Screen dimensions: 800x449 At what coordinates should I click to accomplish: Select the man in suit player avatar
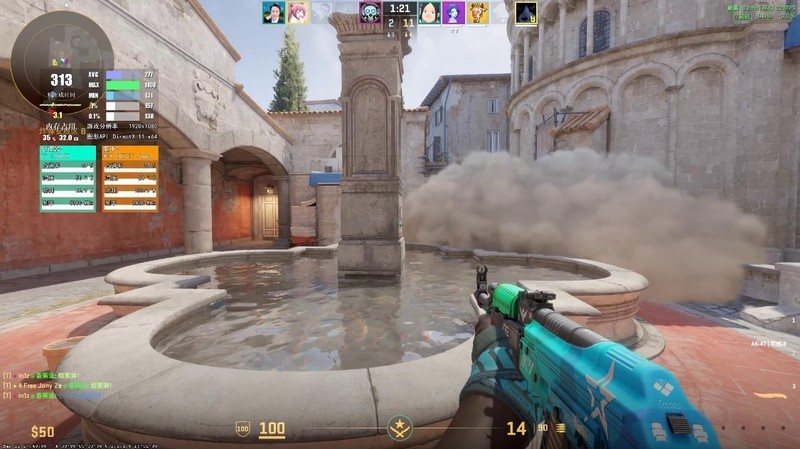pos(273,12)
